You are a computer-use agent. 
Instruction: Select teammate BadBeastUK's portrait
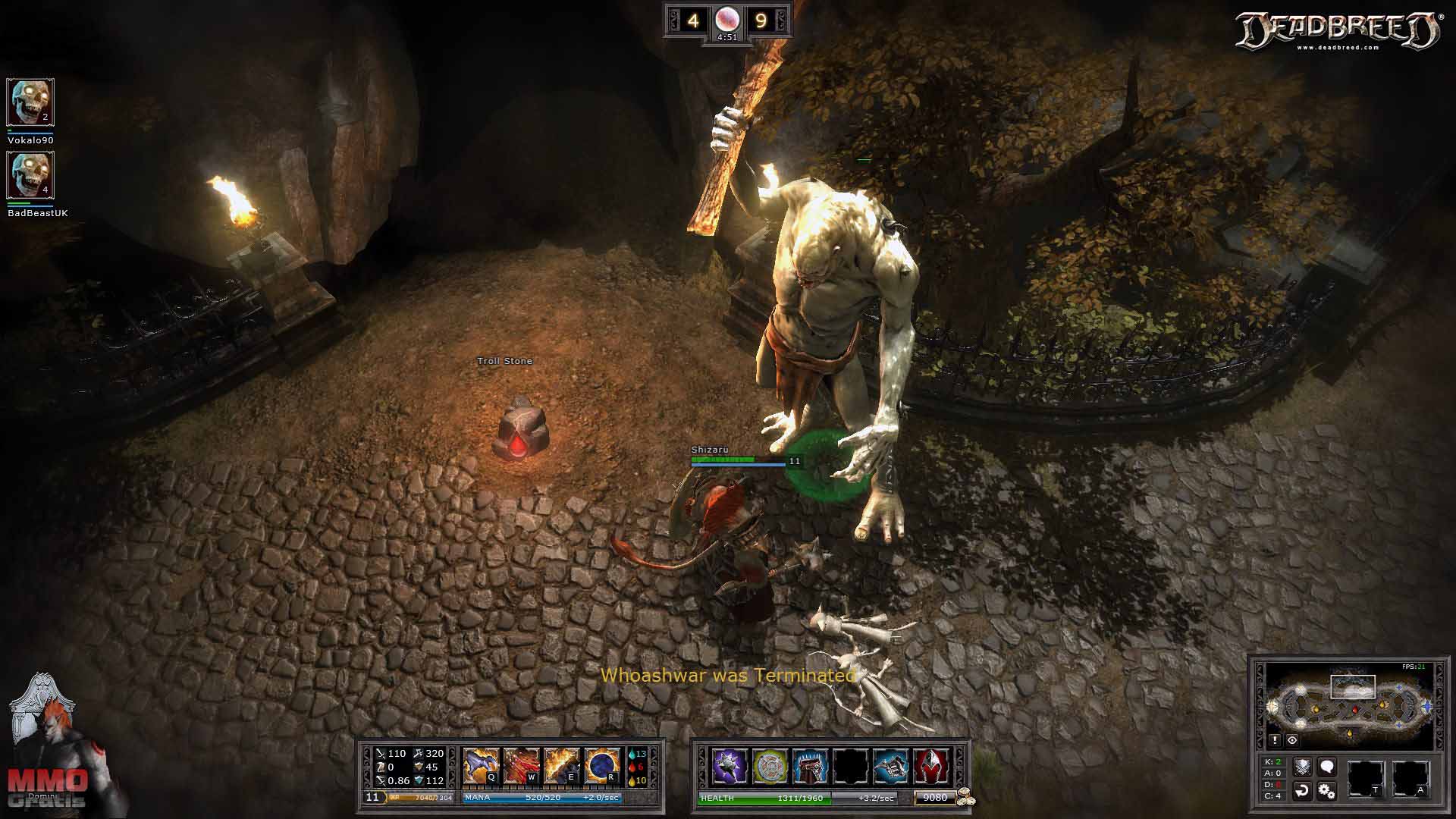coord(30,175)
